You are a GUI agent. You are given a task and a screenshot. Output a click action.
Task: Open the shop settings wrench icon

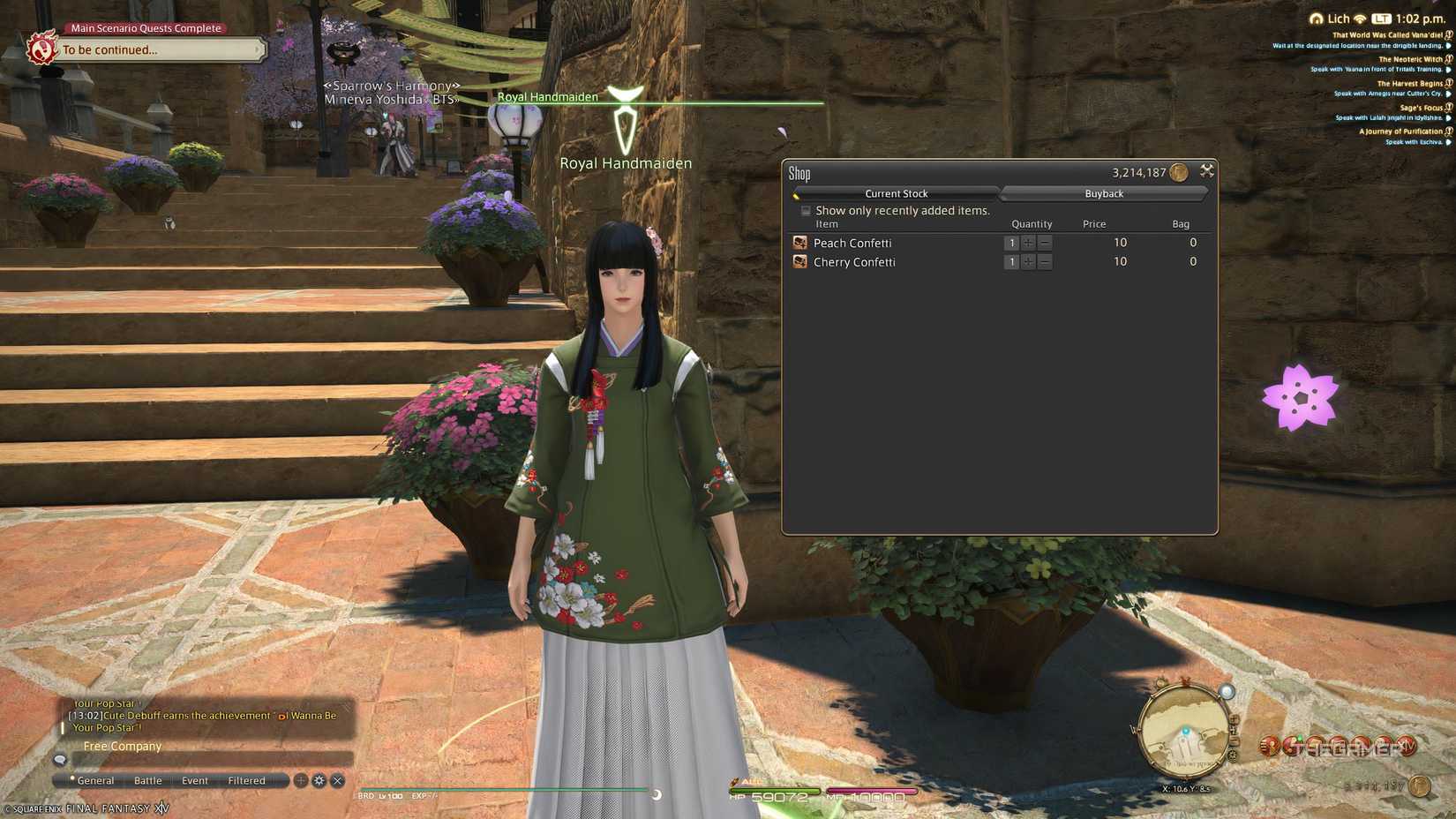point(1207,171)
